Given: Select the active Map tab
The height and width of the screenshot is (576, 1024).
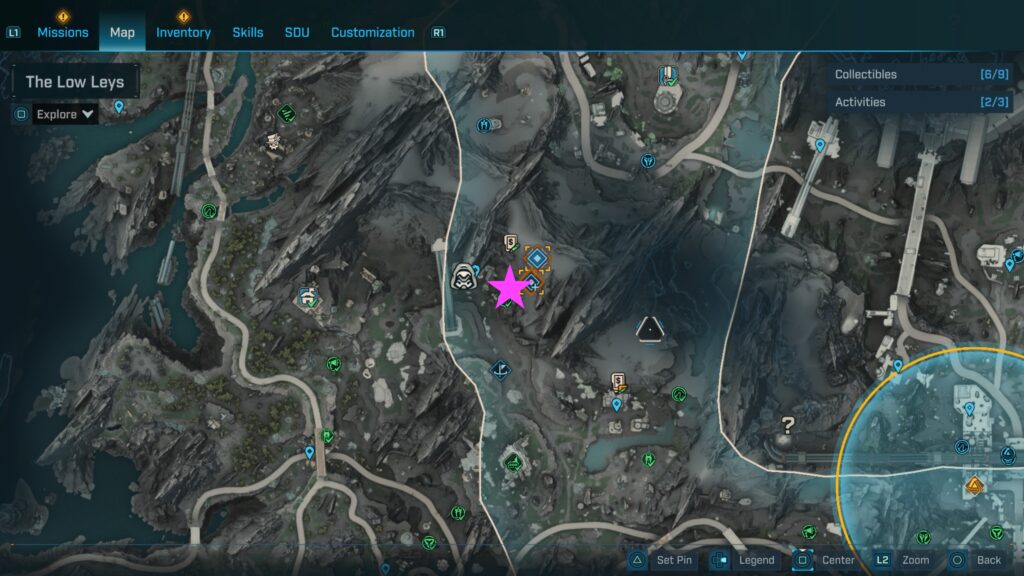Looking at the screenshot, I should pyautogui.click(x=122, y=32).
